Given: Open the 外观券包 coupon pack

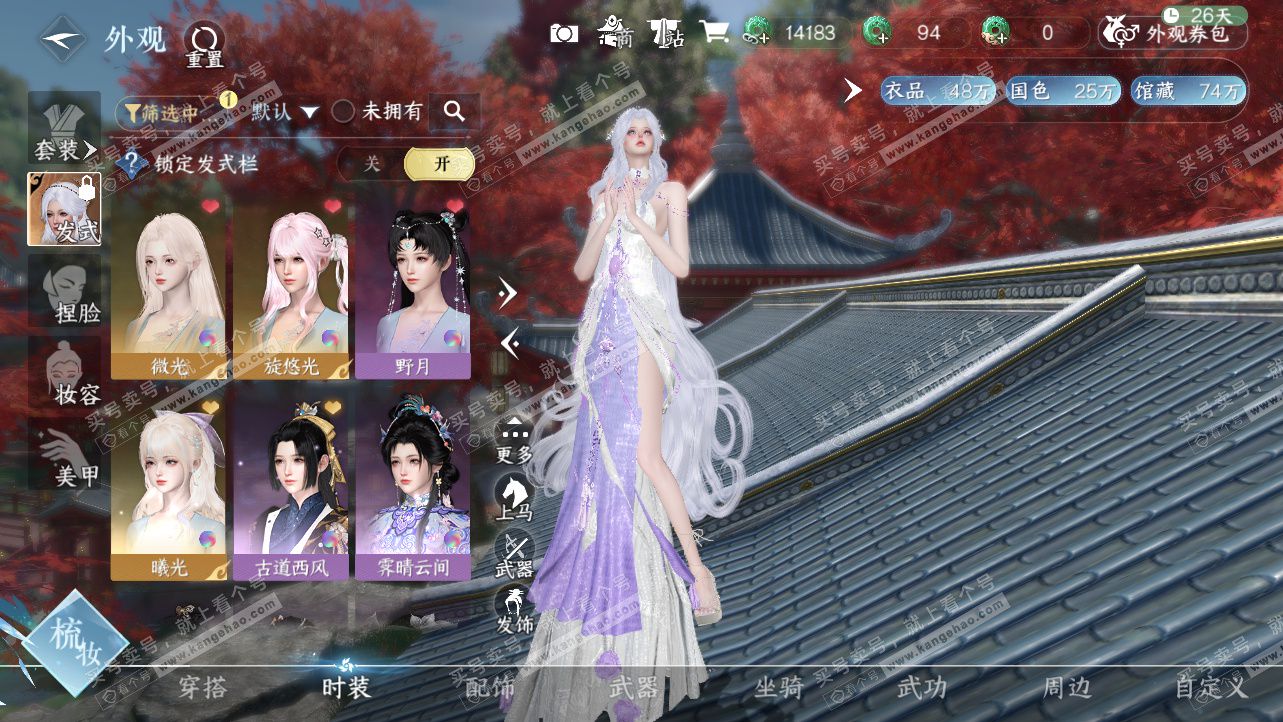Looking at the screenshot, I should coord(1176,33).
